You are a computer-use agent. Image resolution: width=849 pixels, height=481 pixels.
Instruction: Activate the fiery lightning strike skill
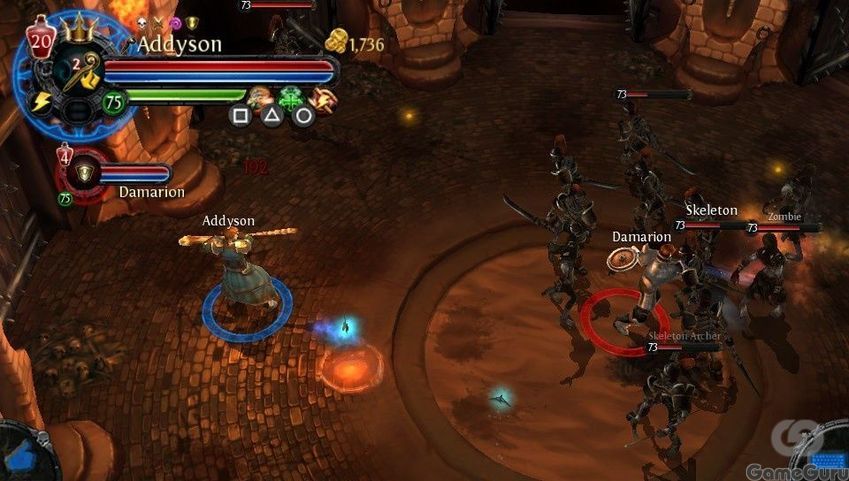(x=322, y=97)
